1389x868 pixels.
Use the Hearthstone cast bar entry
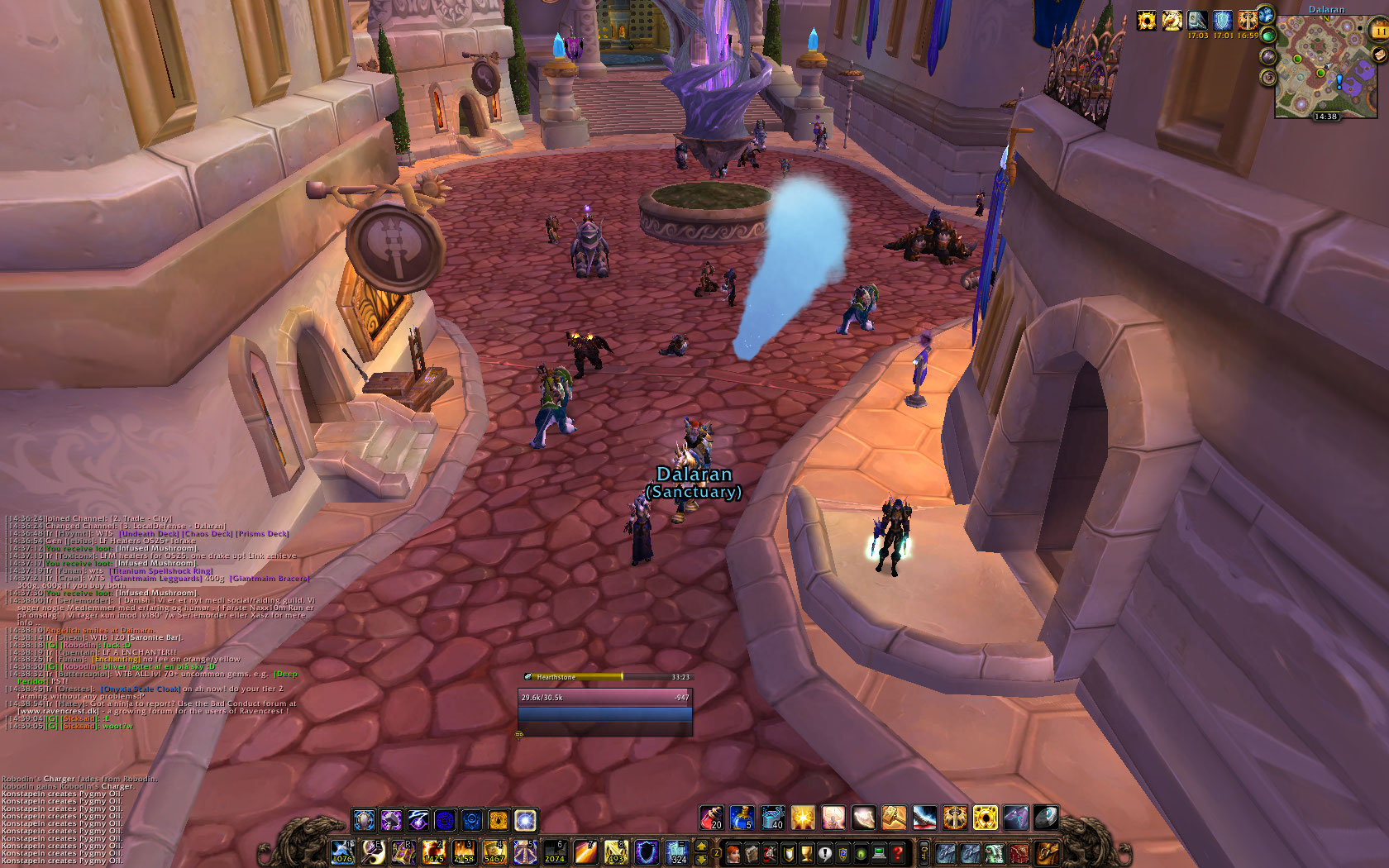point(608,677)
